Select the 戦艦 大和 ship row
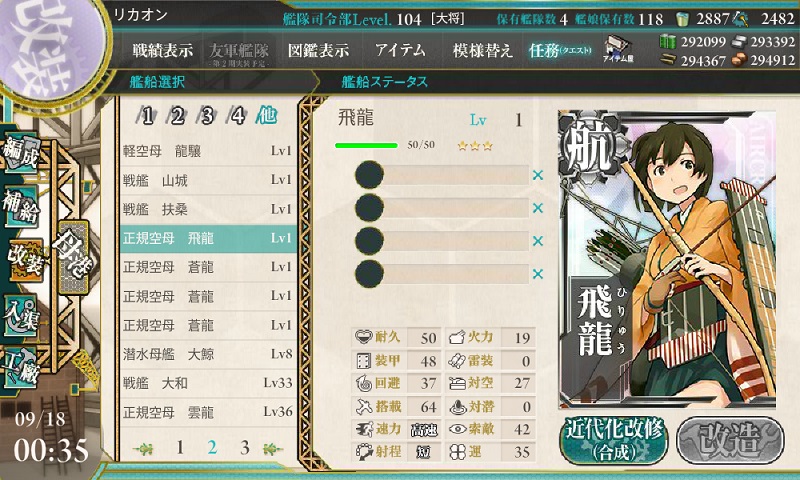 pyautogui.click(x=207, y=383)
